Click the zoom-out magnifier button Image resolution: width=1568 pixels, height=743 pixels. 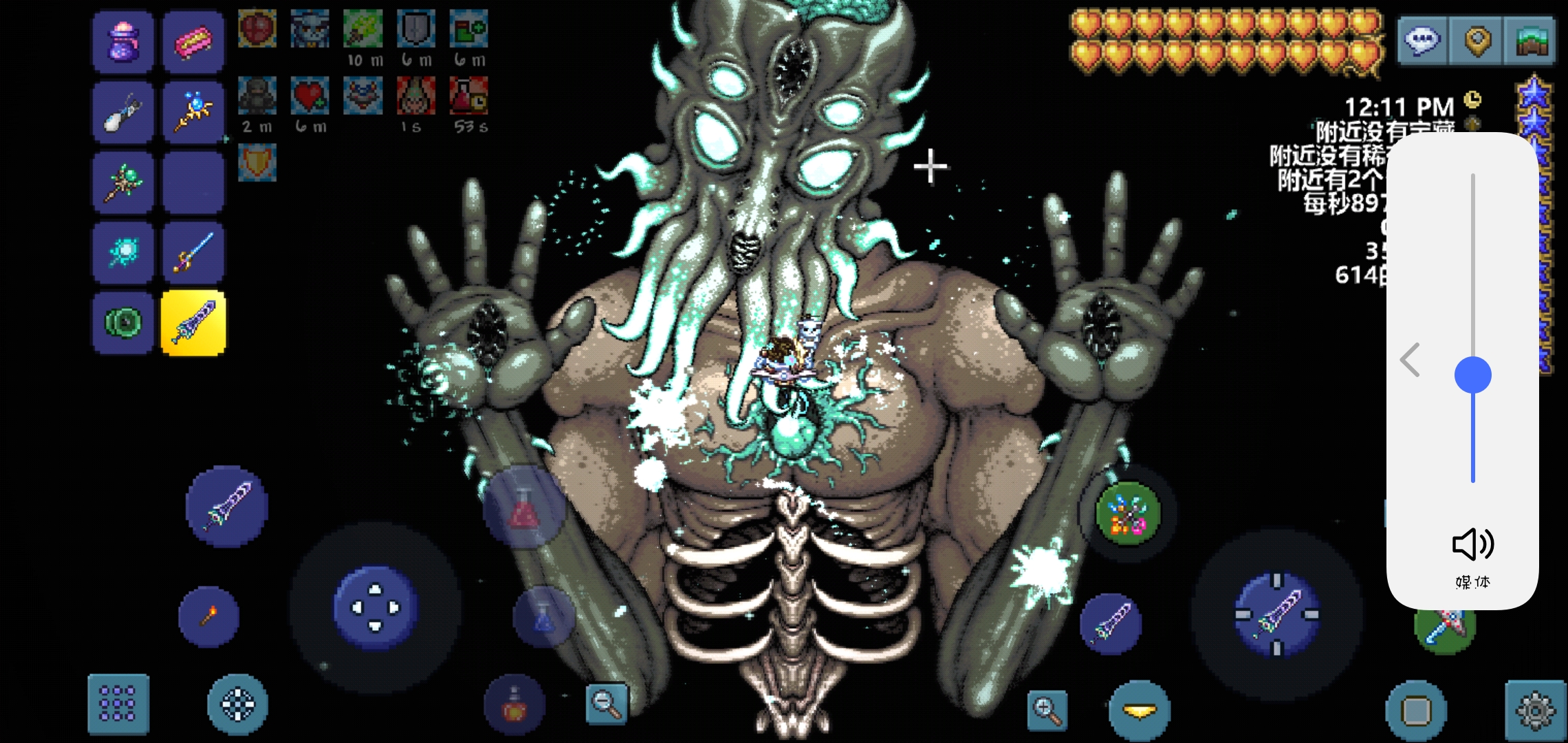pyautogui.click(x=606, y=702)
